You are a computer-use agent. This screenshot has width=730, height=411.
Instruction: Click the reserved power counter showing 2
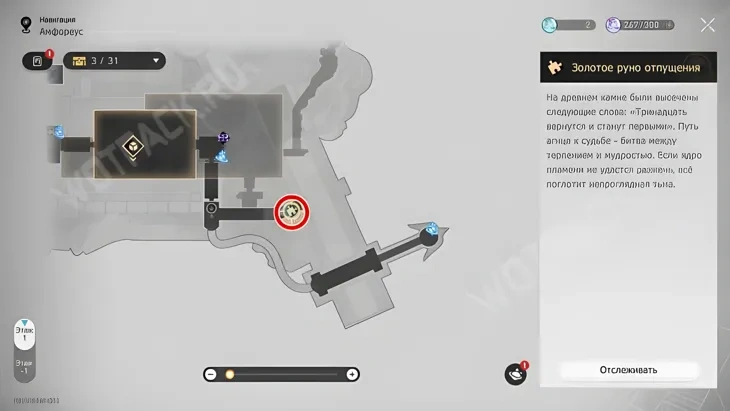[x=568, y=25]
